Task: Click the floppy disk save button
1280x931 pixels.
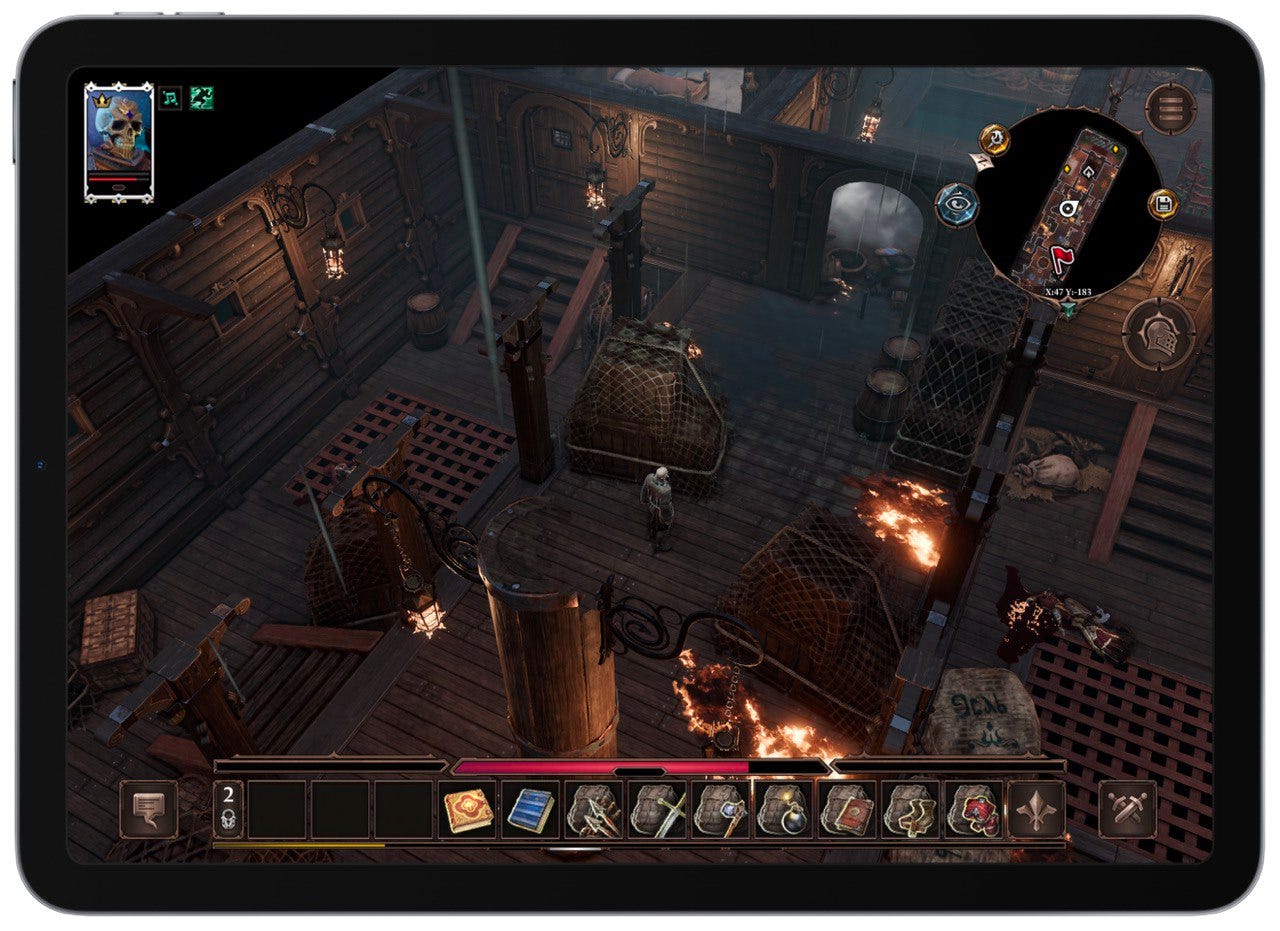Action: coord(1162,205)
